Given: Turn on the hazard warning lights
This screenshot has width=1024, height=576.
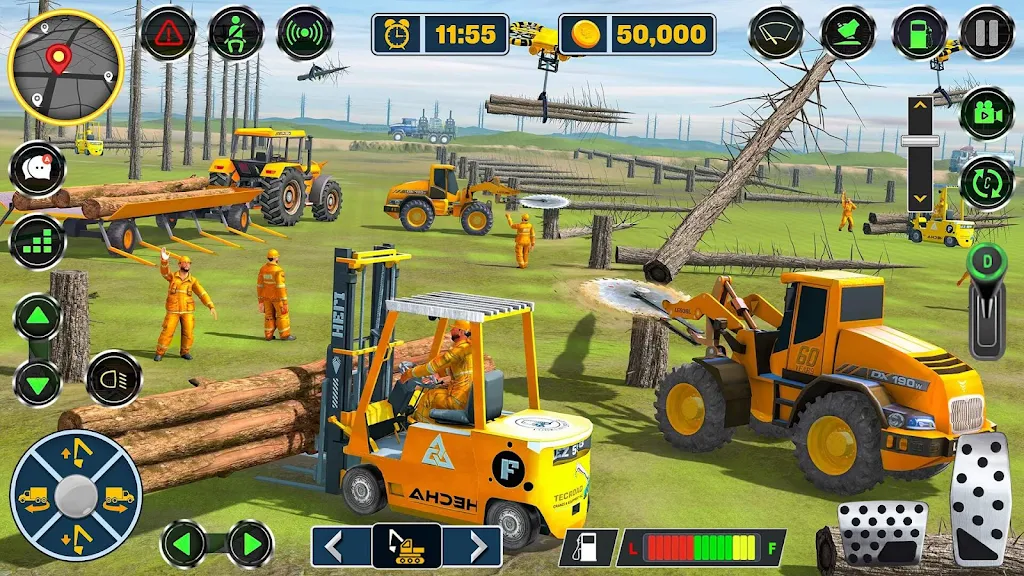Looking at the screenshot, I should (x=168, y=33).
